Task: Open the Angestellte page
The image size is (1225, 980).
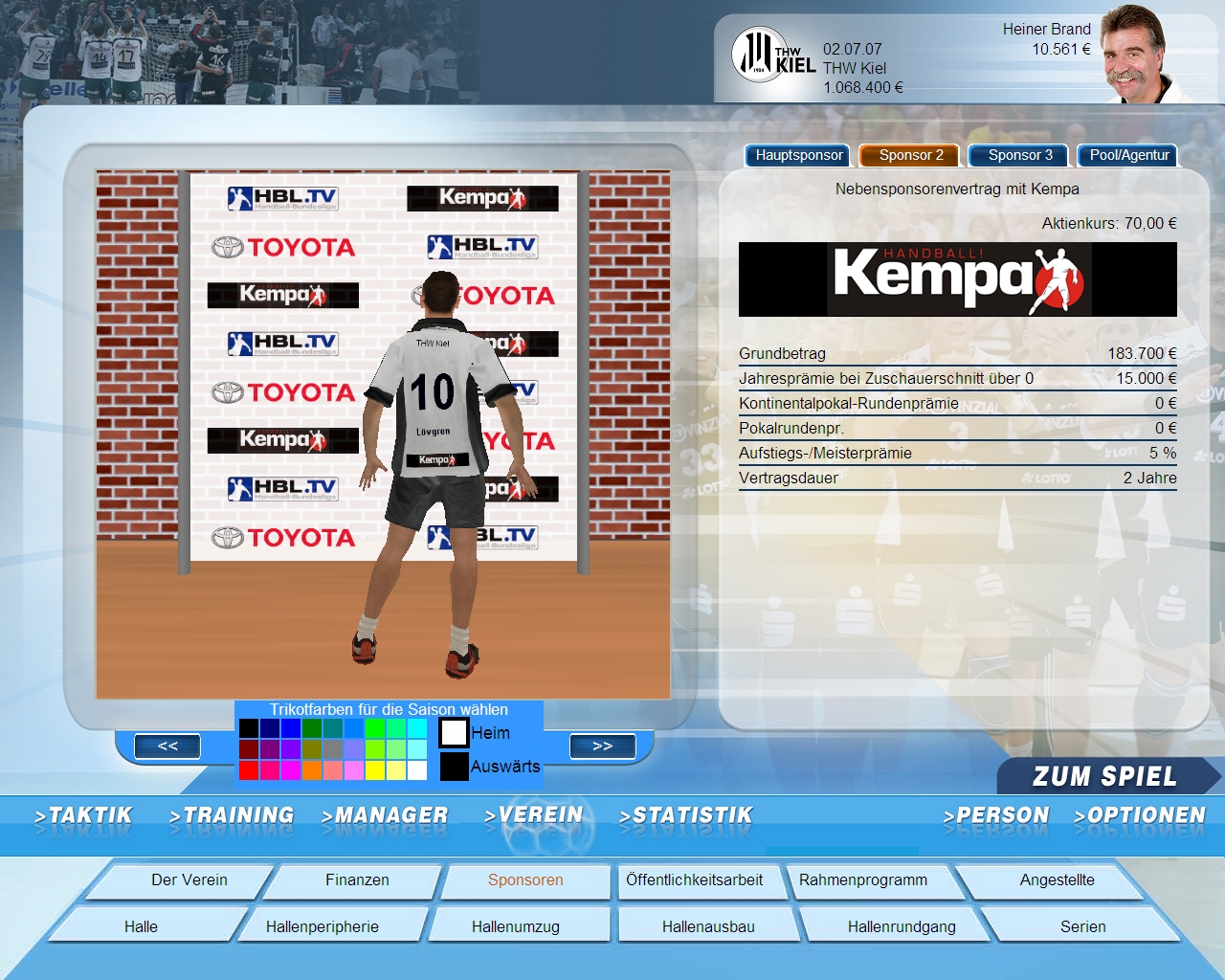Action: (x=1057, y=880)
